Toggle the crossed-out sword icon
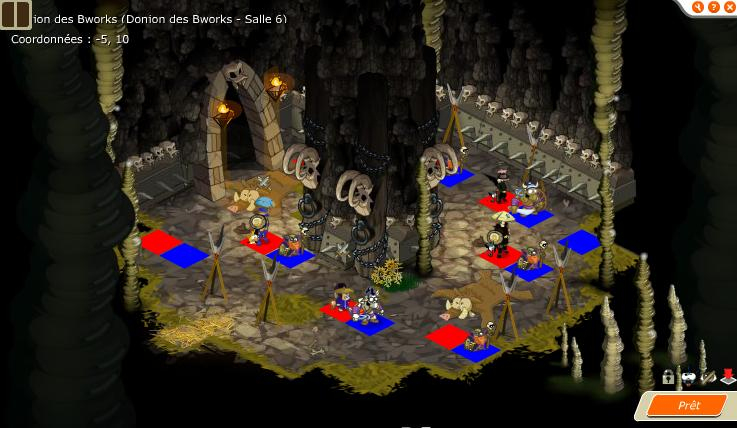737x428 pixels. [708, 377]
